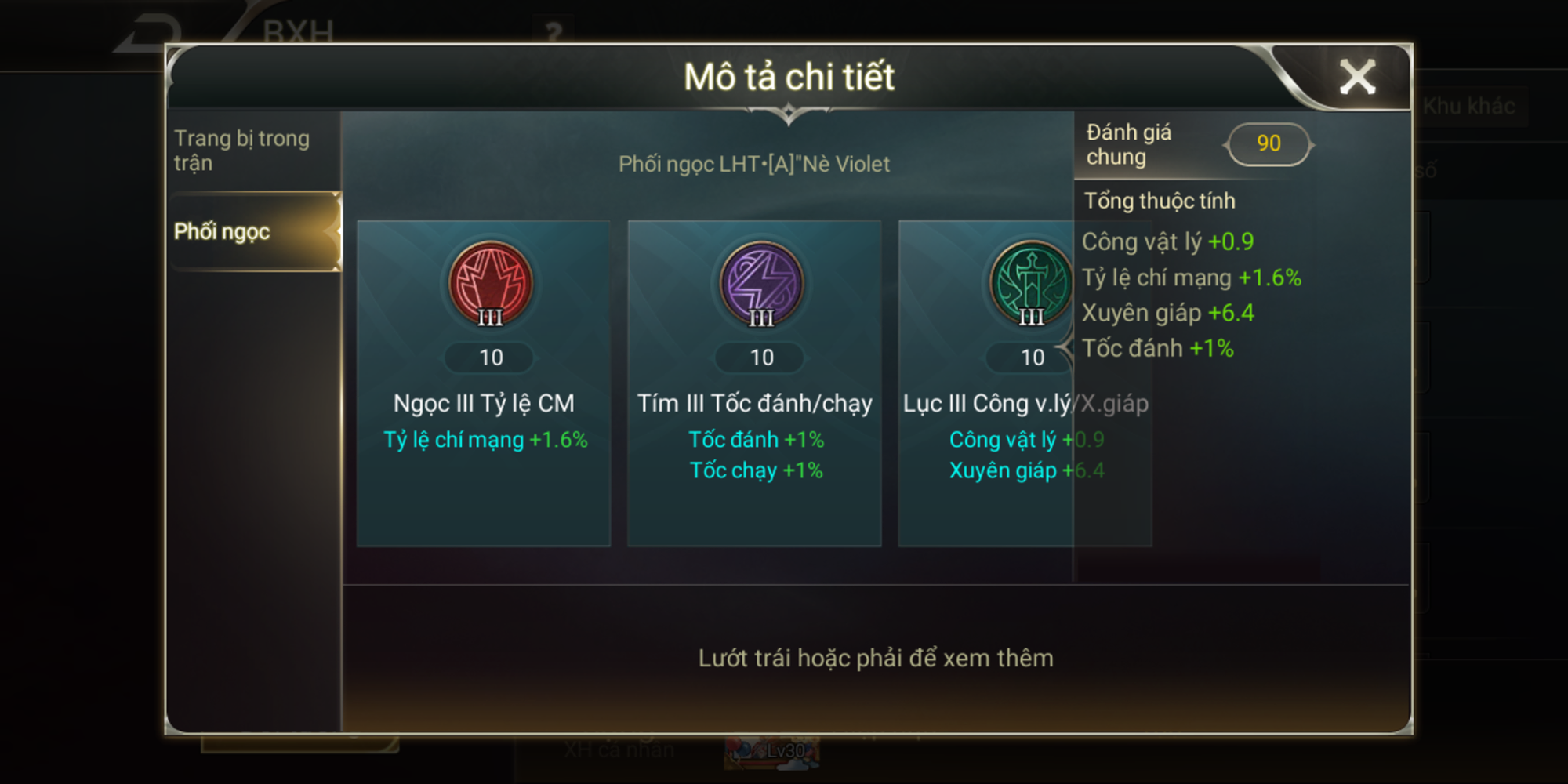Click the 90 rating badge next to Đánh giá chung
Viewport: 1568px width, 784px height.
[x=1269, y=143]
